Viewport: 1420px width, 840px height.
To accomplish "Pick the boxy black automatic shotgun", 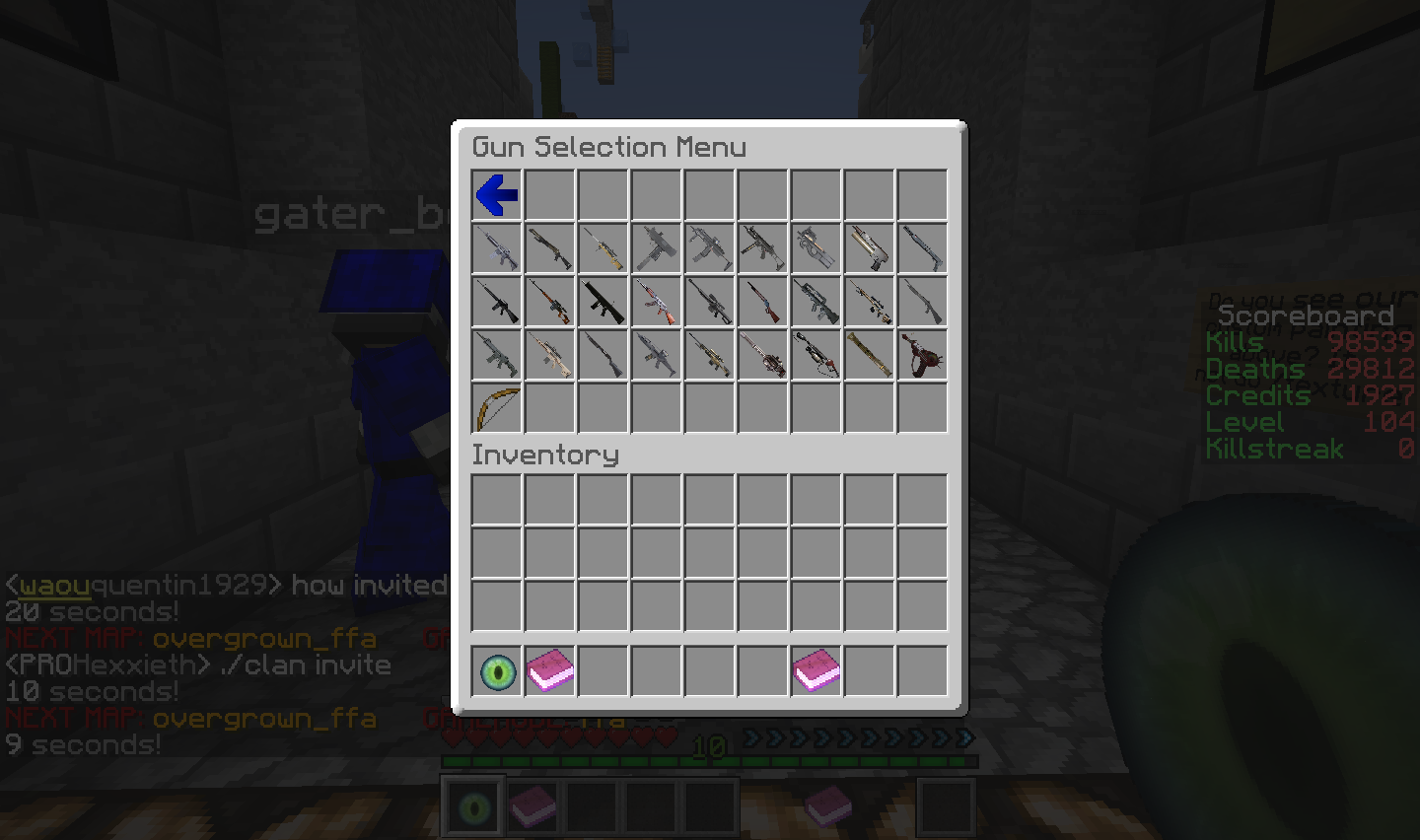I will [603, 302].
